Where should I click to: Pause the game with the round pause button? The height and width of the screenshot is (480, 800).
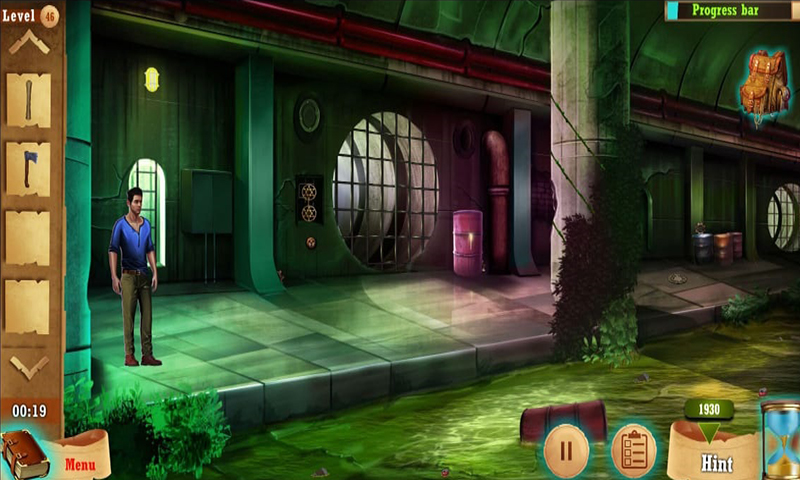pos(566,449)
